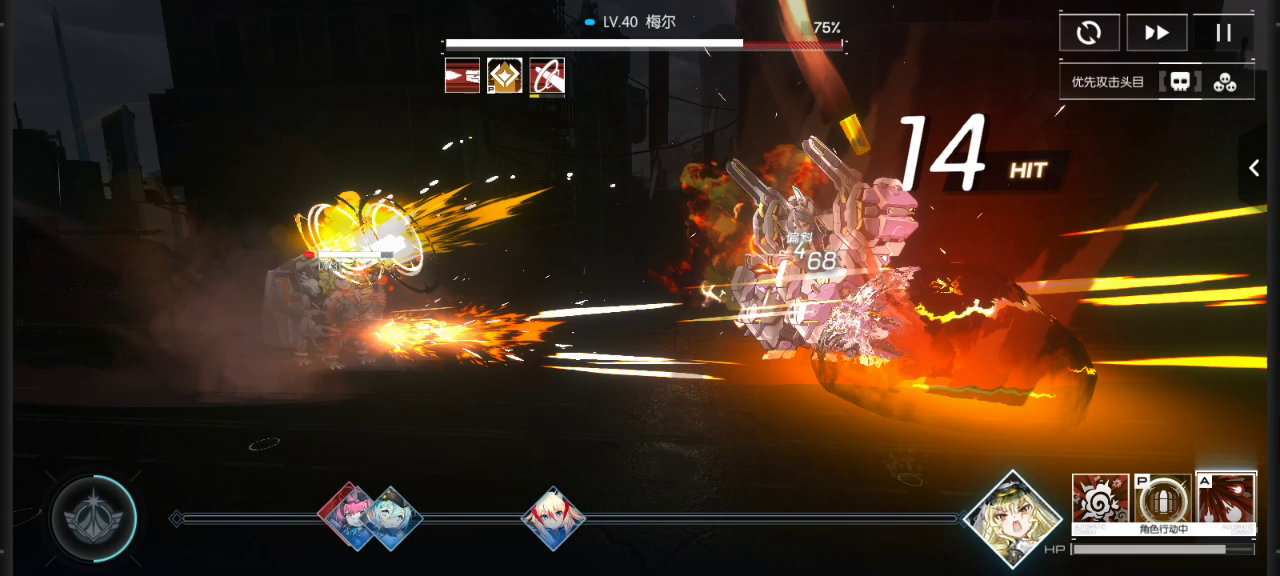Select the single skull boss-priority target mode
This screenshot has width=1280, height=576.
pyautogui.click(x=1180, y=82)
